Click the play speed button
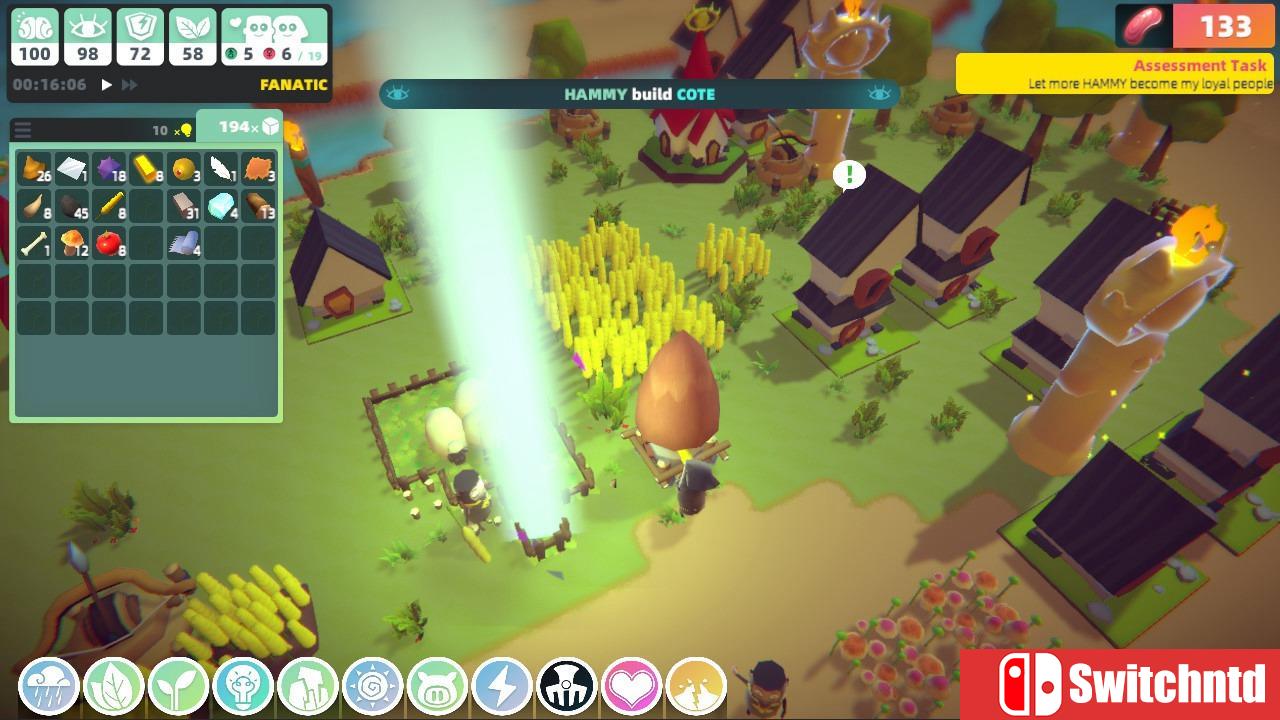 (107, 85)
